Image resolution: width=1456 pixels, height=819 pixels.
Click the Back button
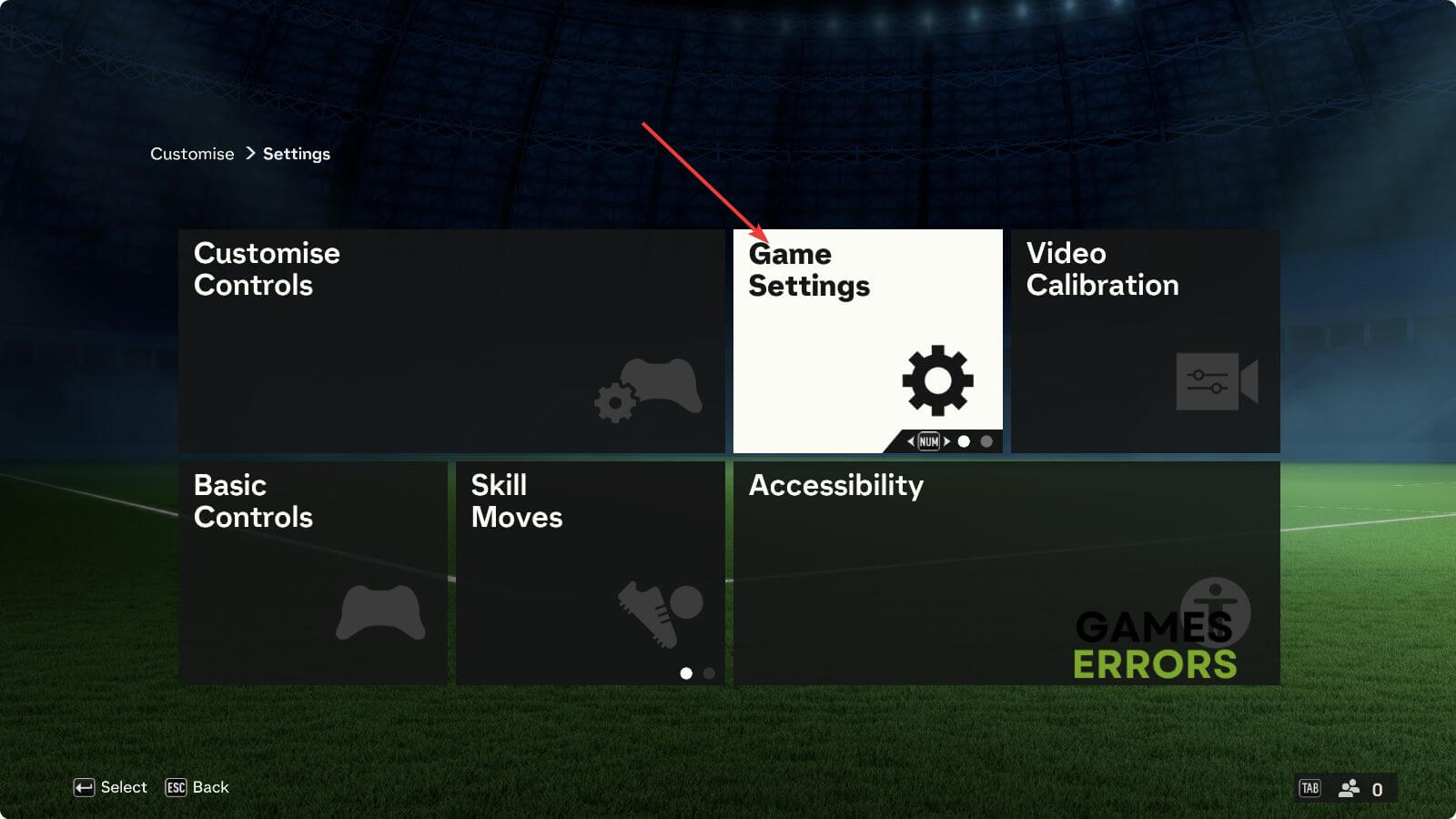click(197, 787)
